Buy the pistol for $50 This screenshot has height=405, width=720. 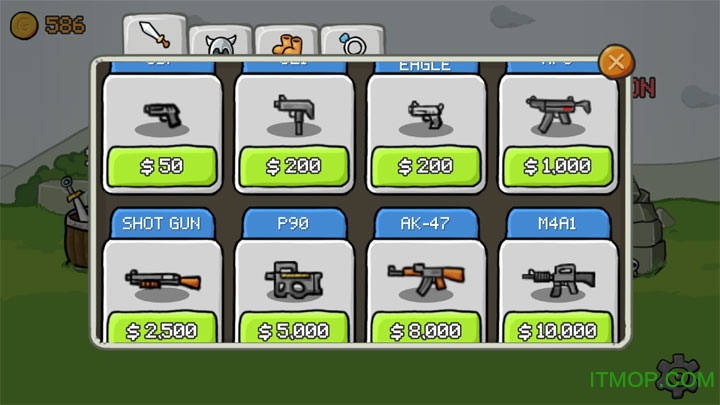pyautogui.click(x=162, y=166)
